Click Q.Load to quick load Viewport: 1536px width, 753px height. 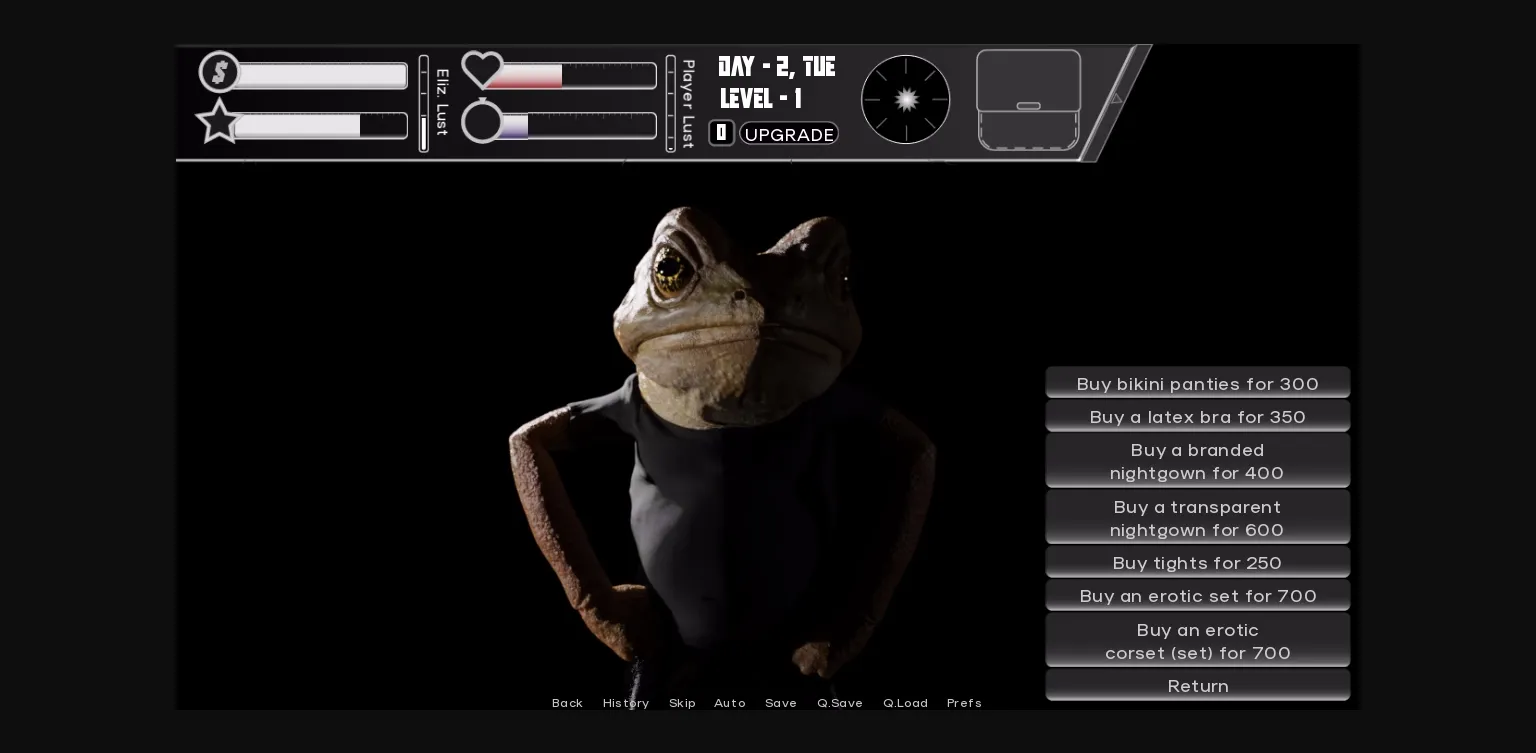coord(906,703)
